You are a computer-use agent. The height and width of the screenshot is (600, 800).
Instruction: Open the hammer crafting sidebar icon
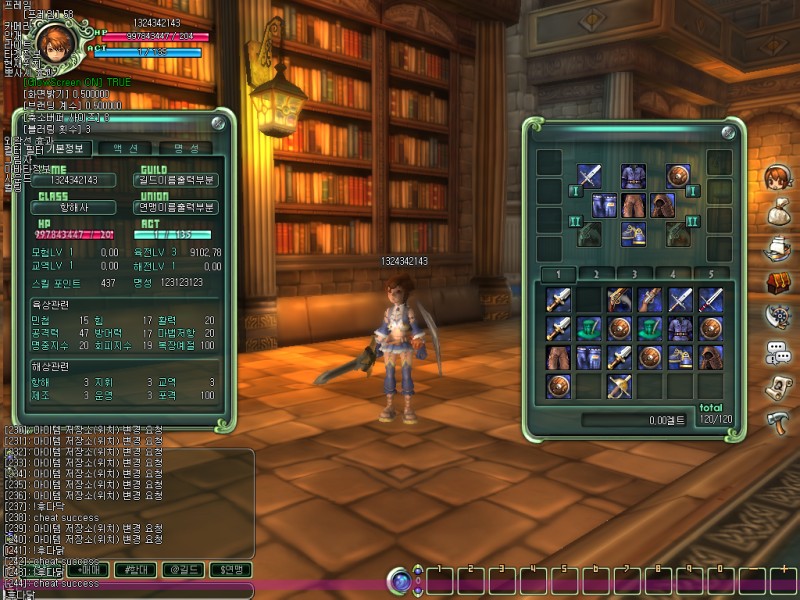pyautogui.click(x=777, y=420)
